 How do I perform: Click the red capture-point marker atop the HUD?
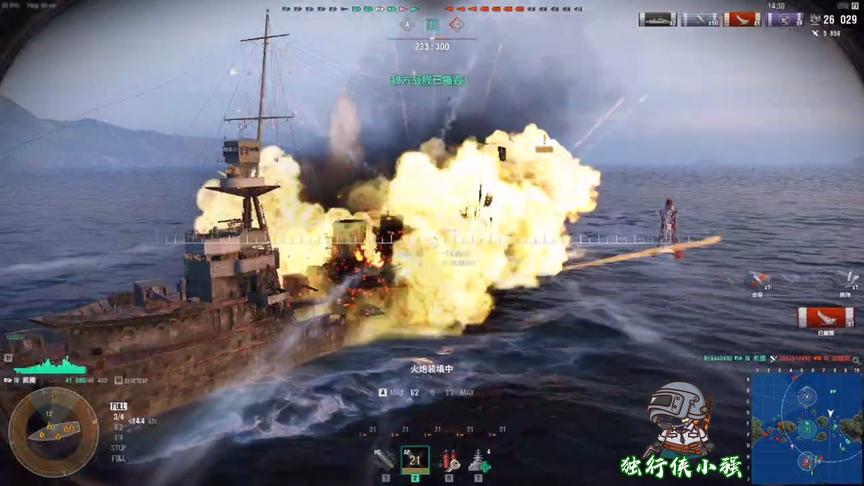point(457,24)
